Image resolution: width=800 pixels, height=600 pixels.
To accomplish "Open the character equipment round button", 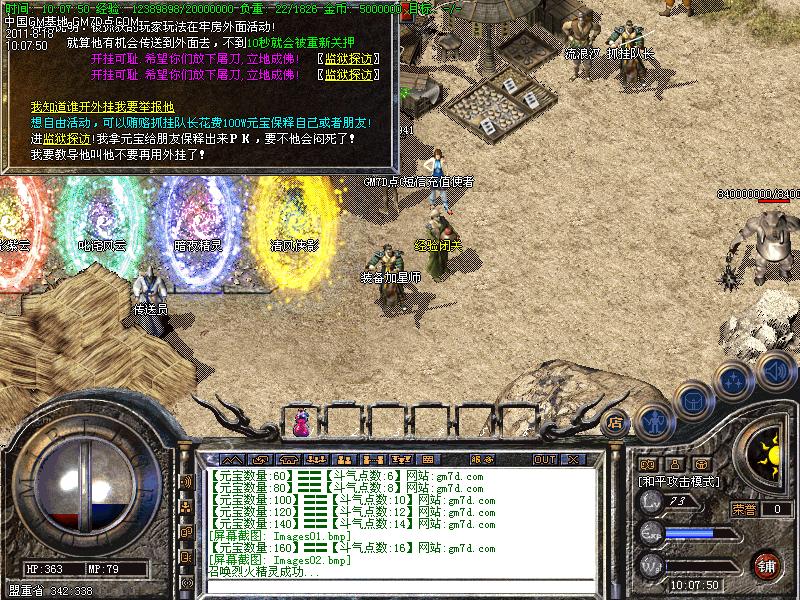I will click(653, 420).
